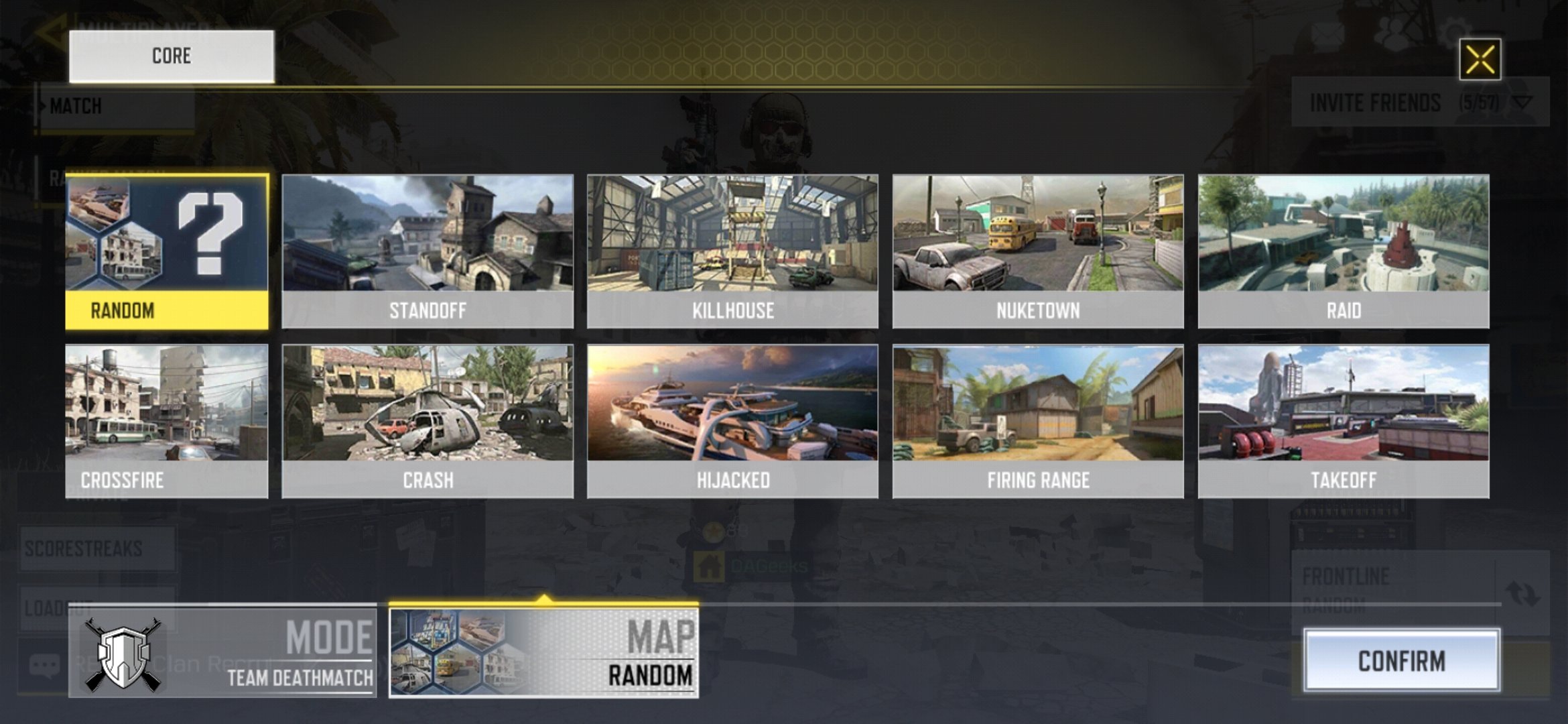Switch to the Core tab
Screen dimensions: 1568x724
tap(172, 56)
